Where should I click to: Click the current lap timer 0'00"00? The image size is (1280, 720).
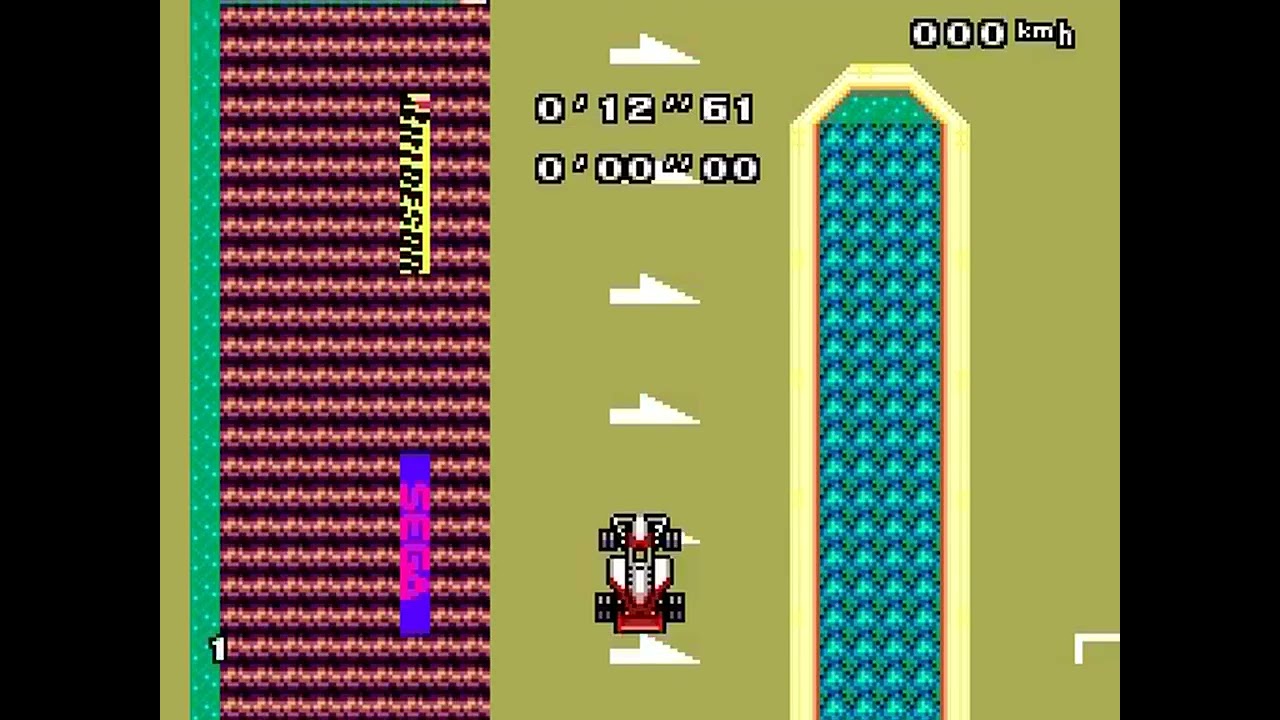click(x=646, y=169)
